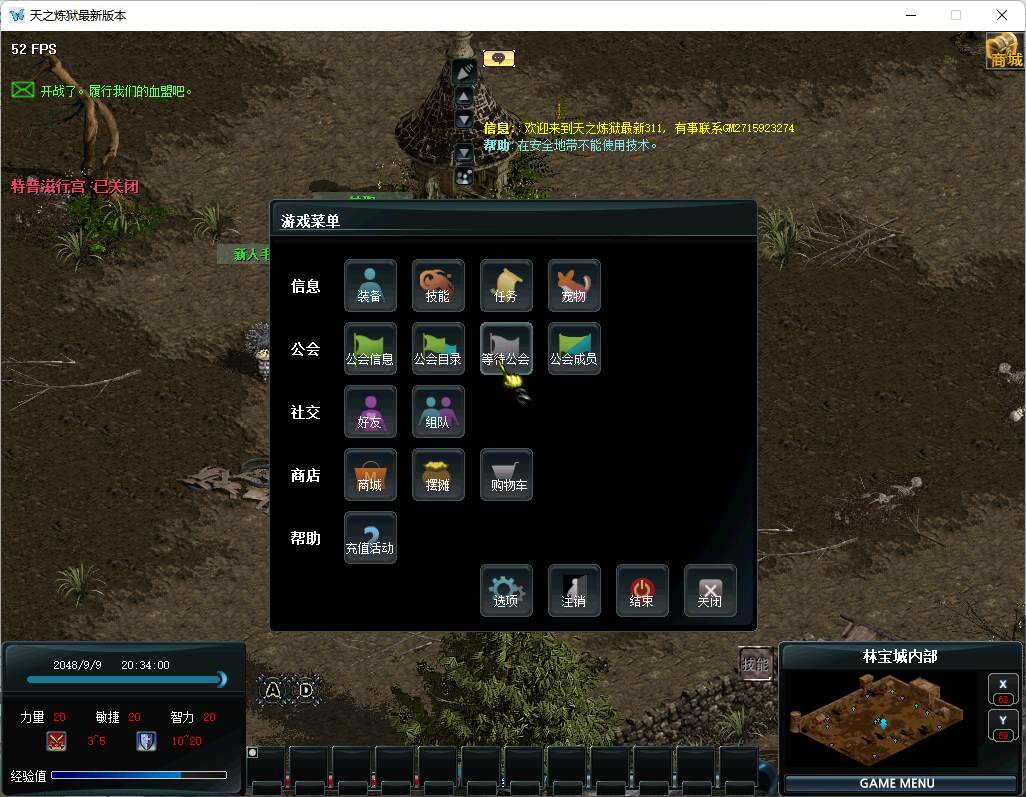Close the game menu with 关闭
The width and height of the screenshot is (1026, 797).
pyautogui.click(x=710, y=591)
